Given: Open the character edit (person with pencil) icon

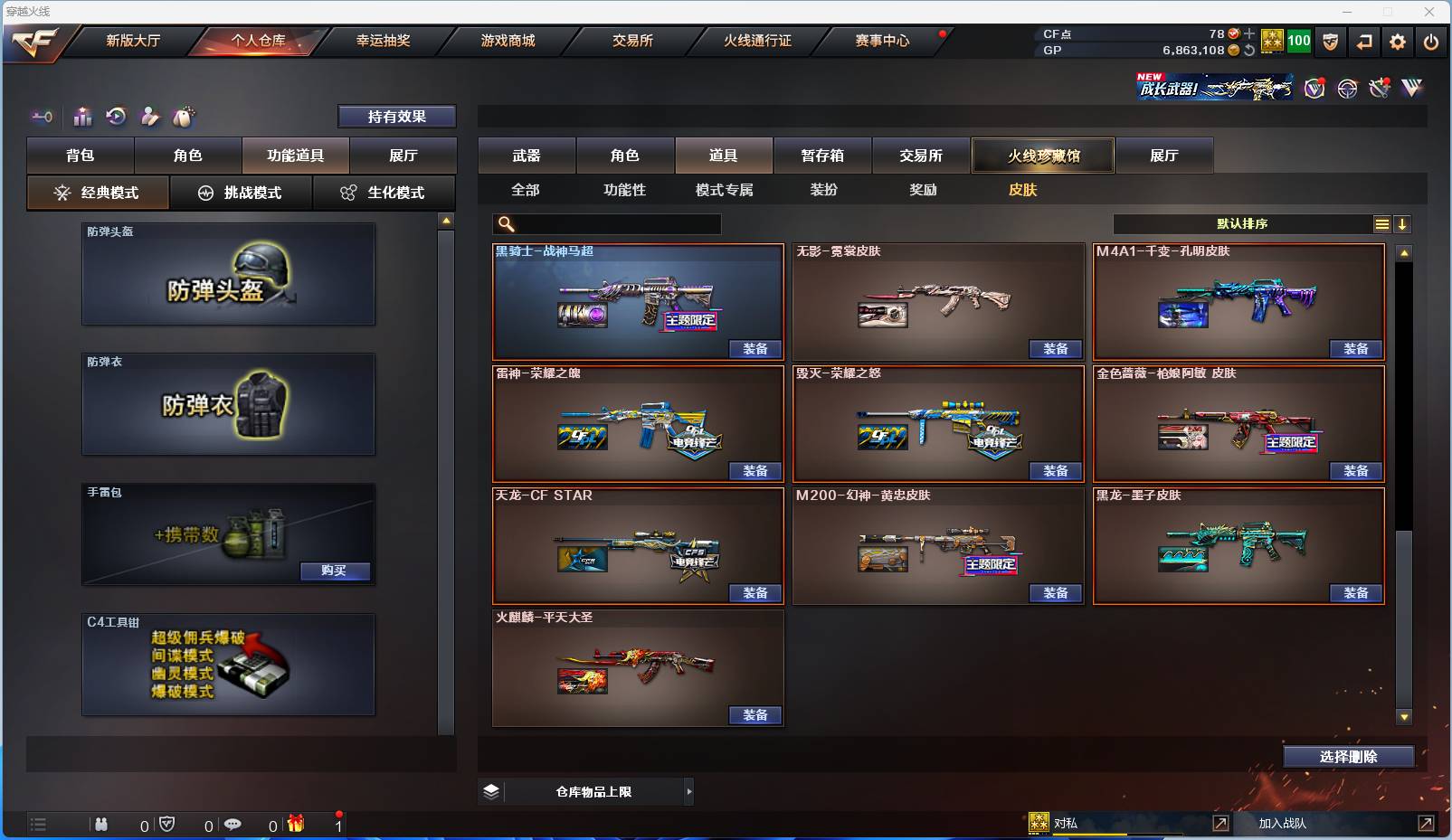Looking at the screenshot, I should 150,118.
